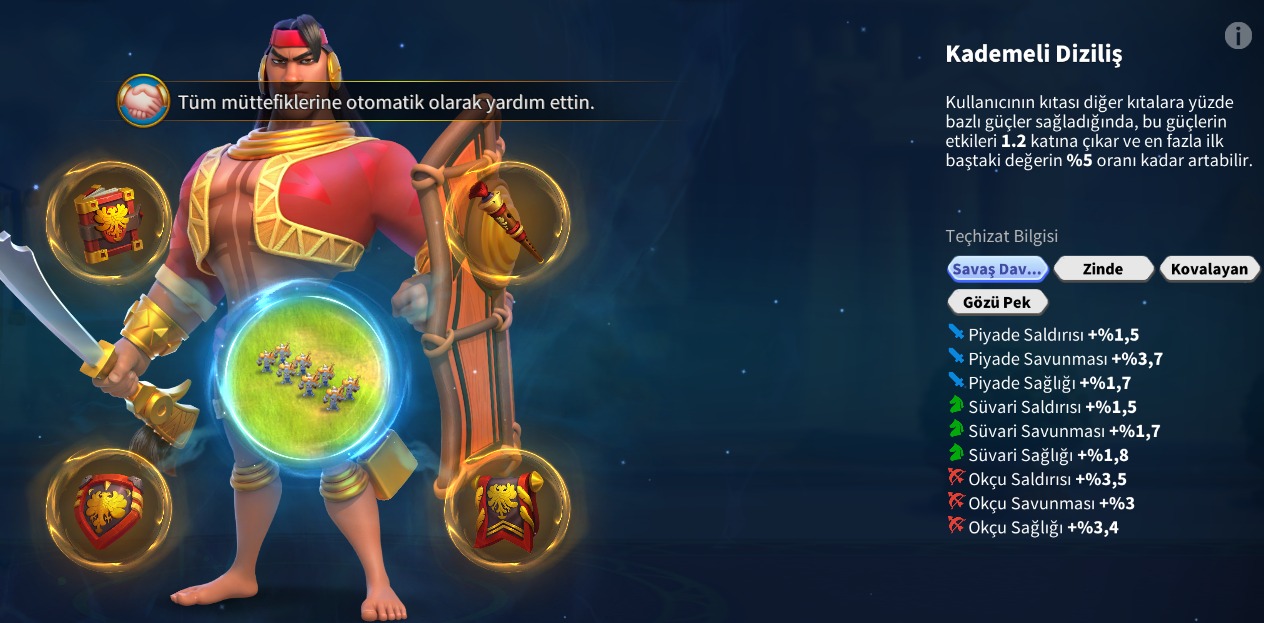Viewport: 1264px width, 623px height.
Task: Select the red eagle banner slot
Action: 507,510
